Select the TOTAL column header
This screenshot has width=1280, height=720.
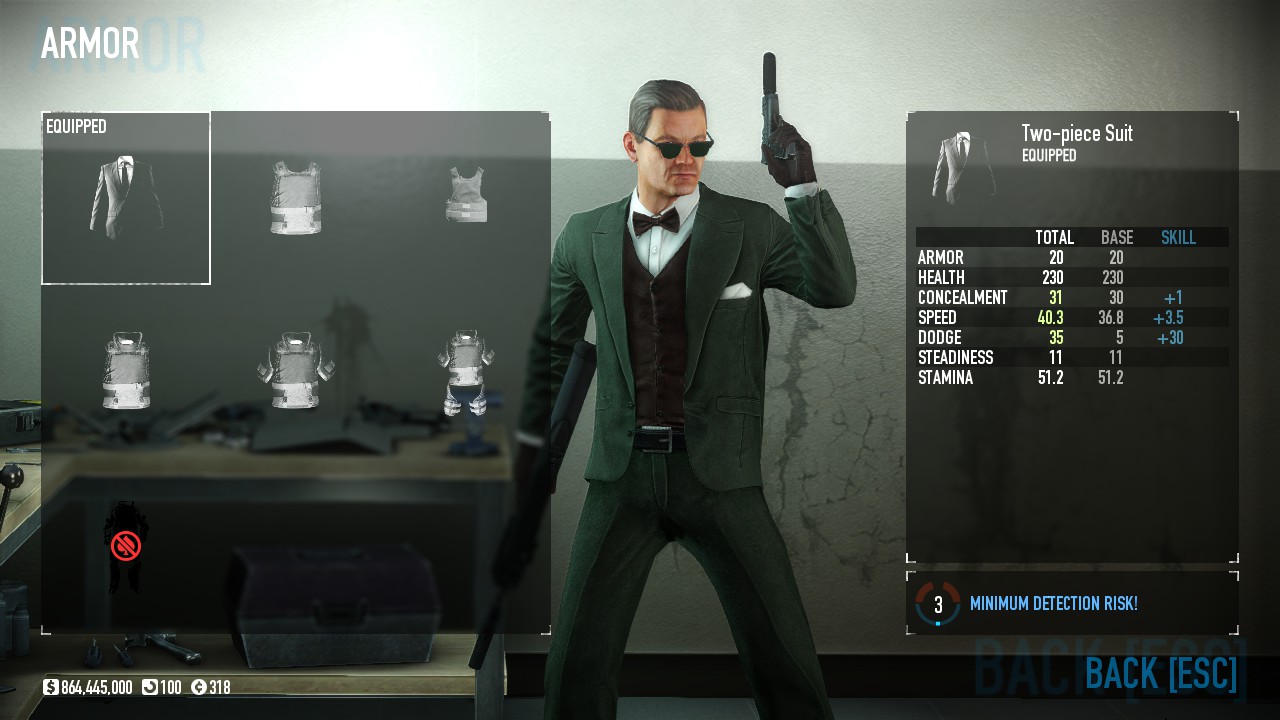pos(1053,238)
